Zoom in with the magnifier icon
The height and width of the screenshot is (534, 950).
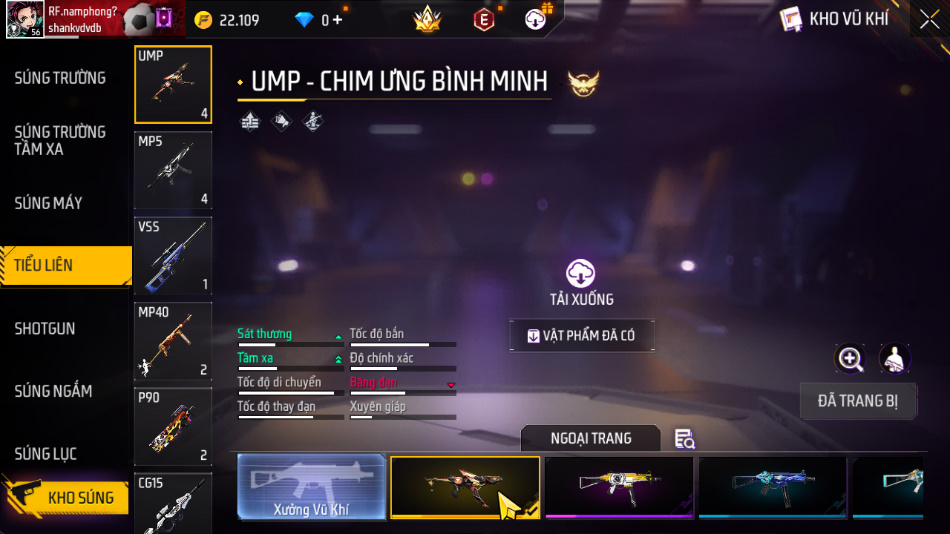click(850, 359)
